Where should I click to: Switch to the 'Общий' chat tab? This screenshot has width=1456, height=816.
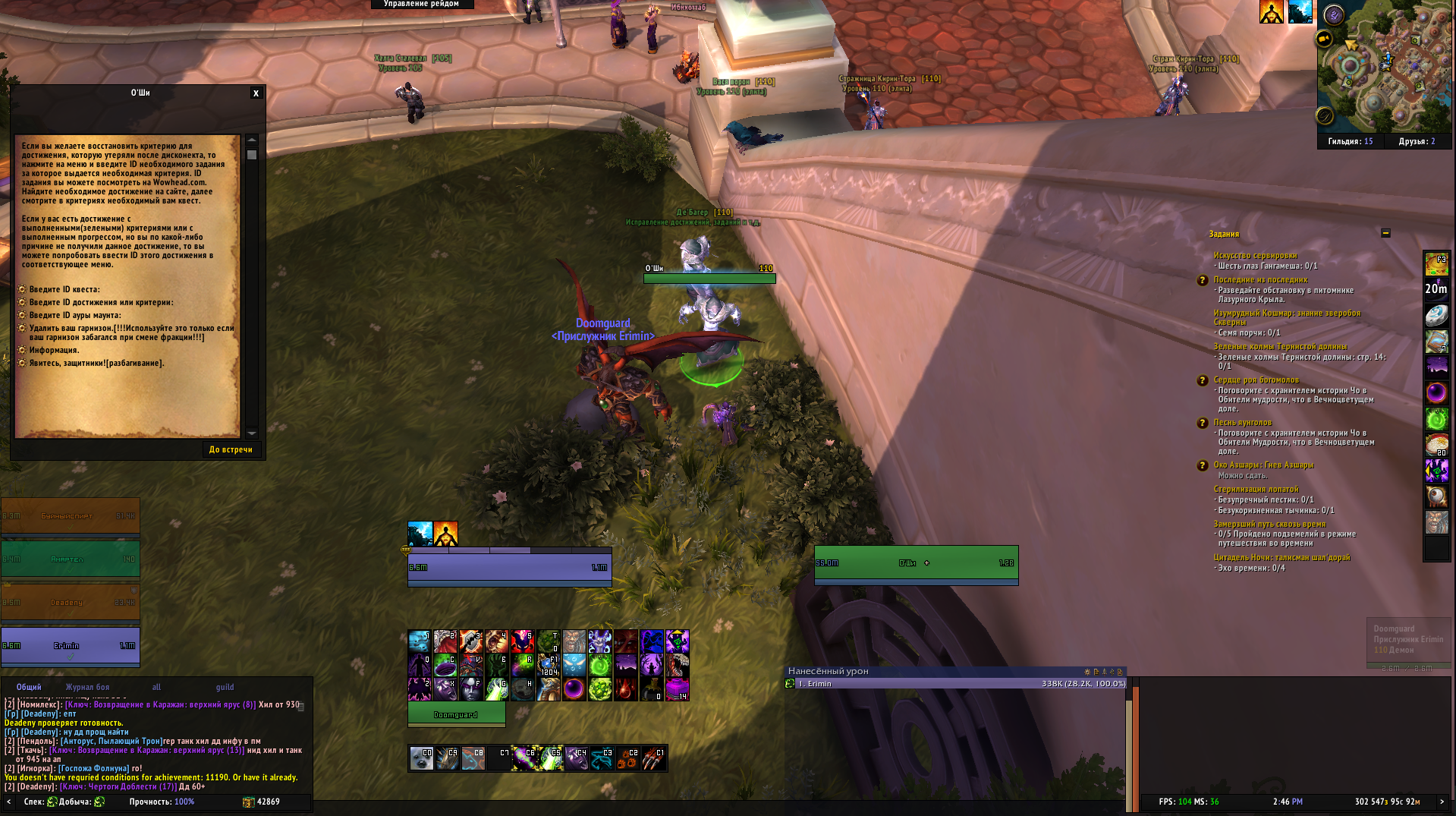coord(29,687)
